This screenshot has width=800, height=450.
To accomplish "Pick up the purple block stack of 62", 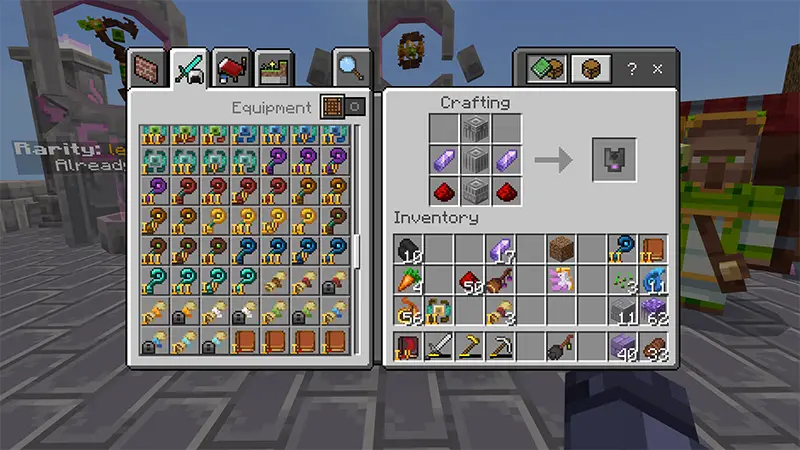I will click(652, 312).
